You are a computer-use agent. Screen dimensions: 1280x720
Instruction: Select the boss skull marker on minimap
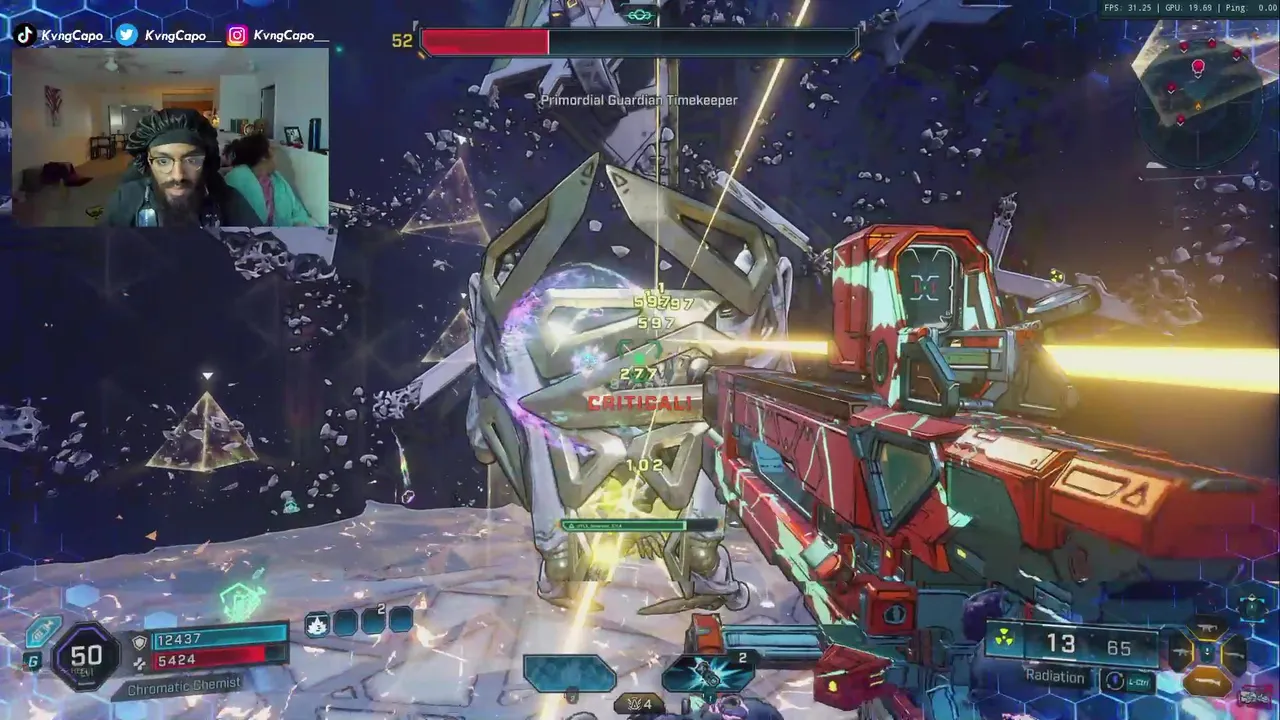pyautogui.click(x=1198, y=68)
